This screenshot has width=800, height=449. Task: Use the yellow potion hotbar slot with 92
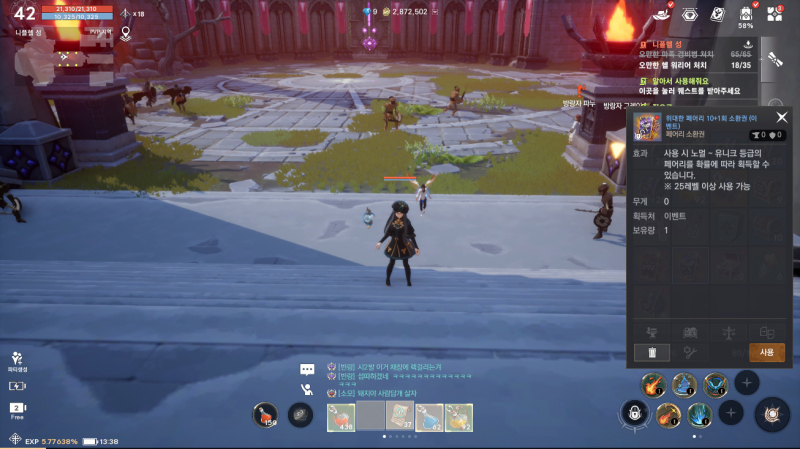[x=459, y=416]
